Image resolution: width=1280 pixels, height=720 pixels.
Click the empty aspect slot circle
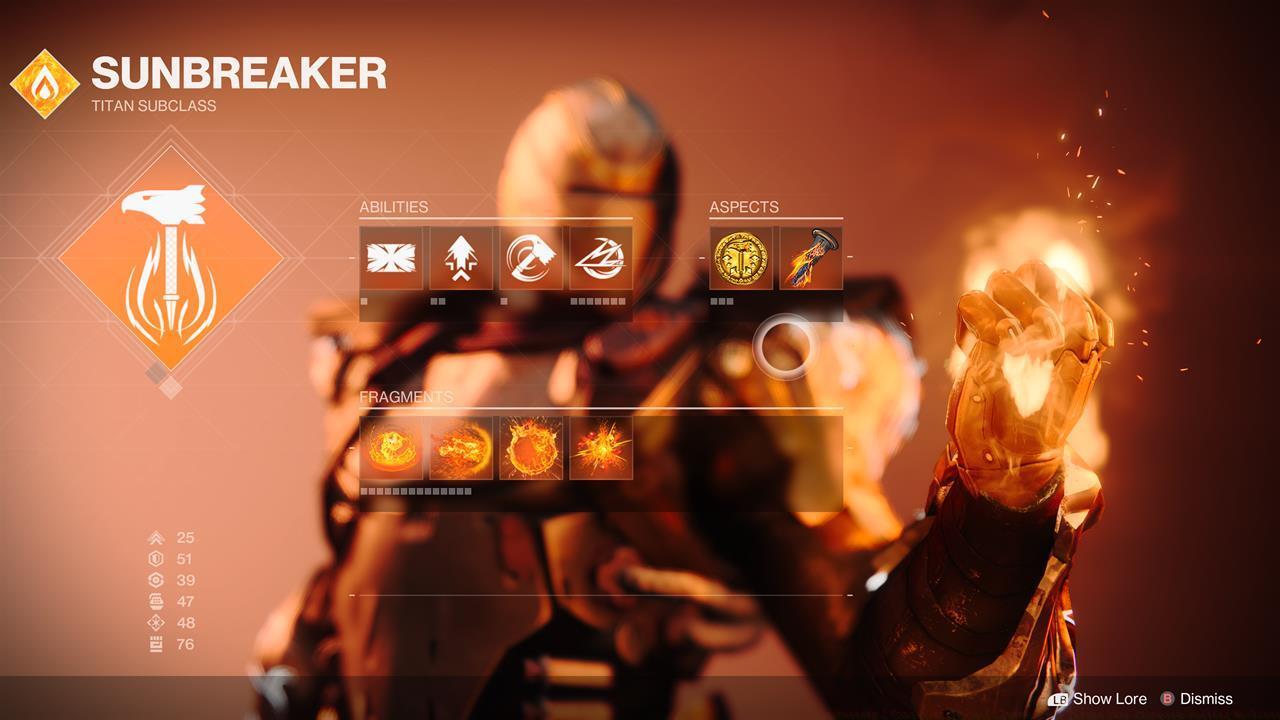pyautogui.click(x=784, y=346)
